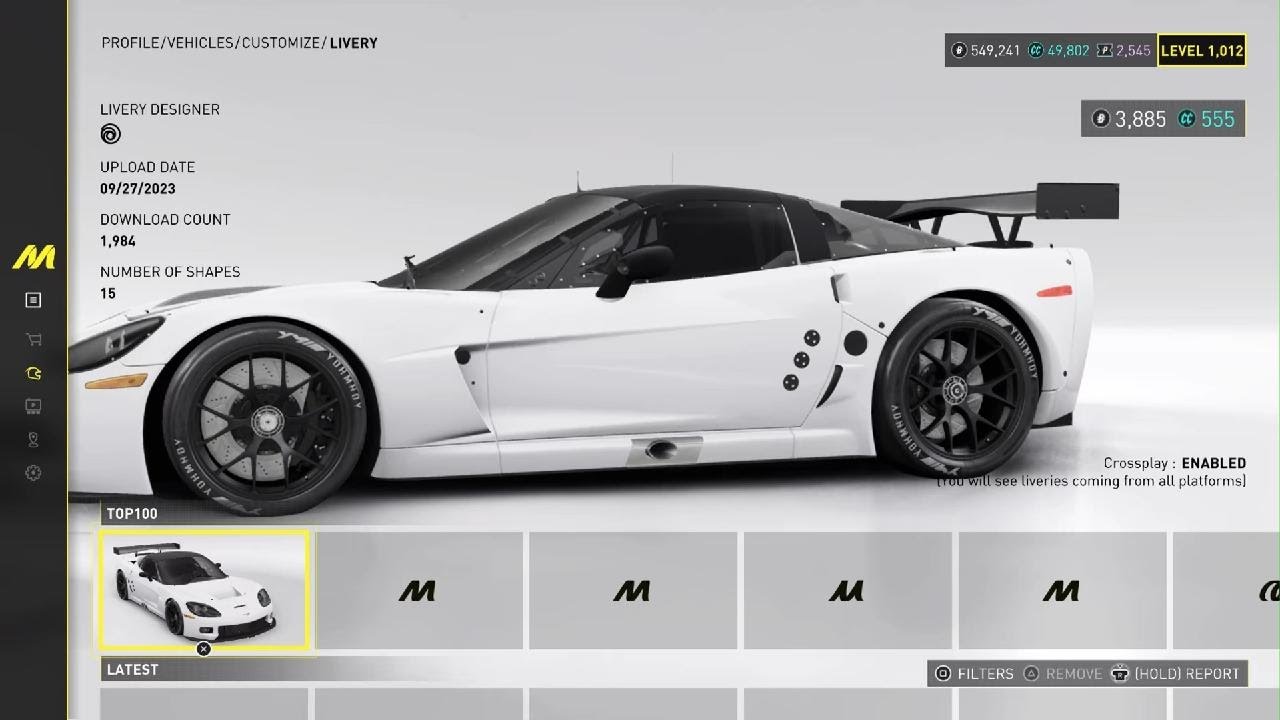Remove the selected livery
Screen dimensions: 1280x720
pos(1062,674)
